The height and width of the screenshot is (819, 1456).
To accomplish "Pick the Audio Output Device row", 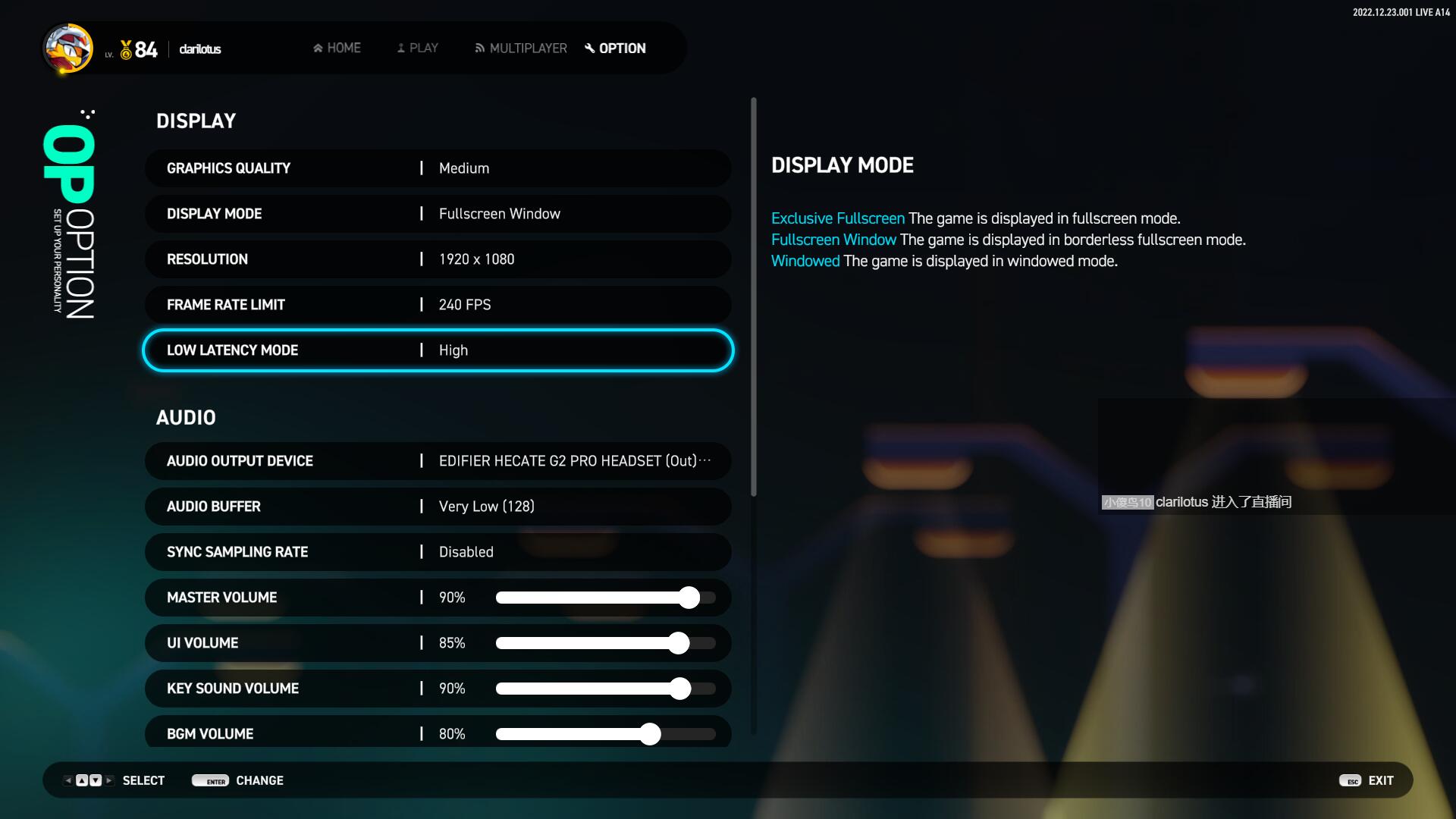I will (x=438, y=461).
